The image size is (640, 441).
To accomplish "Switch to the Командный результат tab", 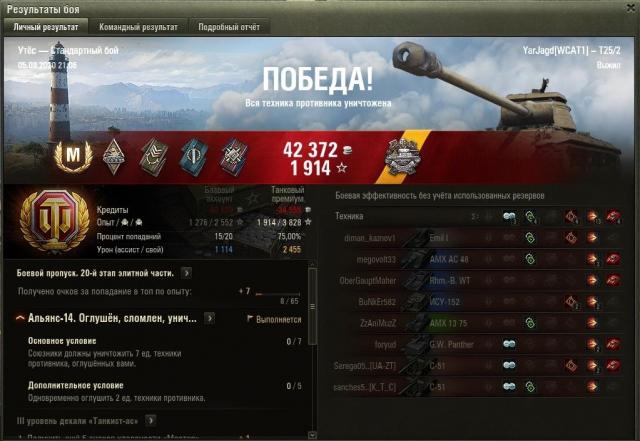I will [138, 27].
